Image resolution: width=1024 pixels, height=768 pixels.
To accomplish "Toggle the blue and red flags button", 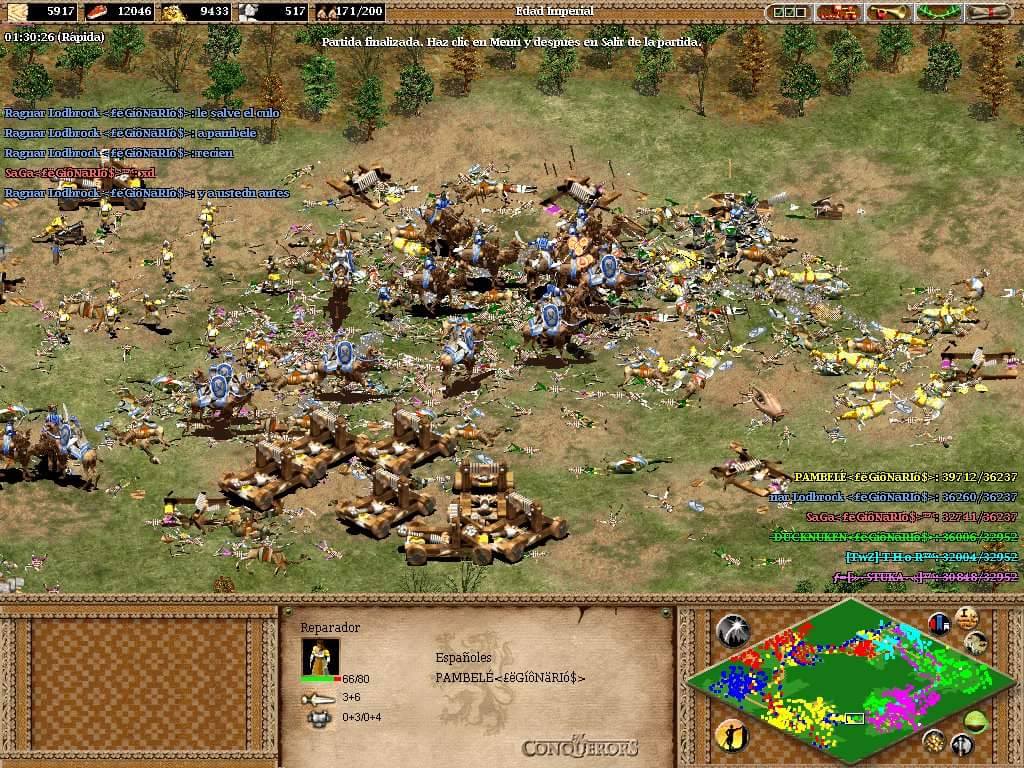I will pyautogui.click(x=939, y=624).
